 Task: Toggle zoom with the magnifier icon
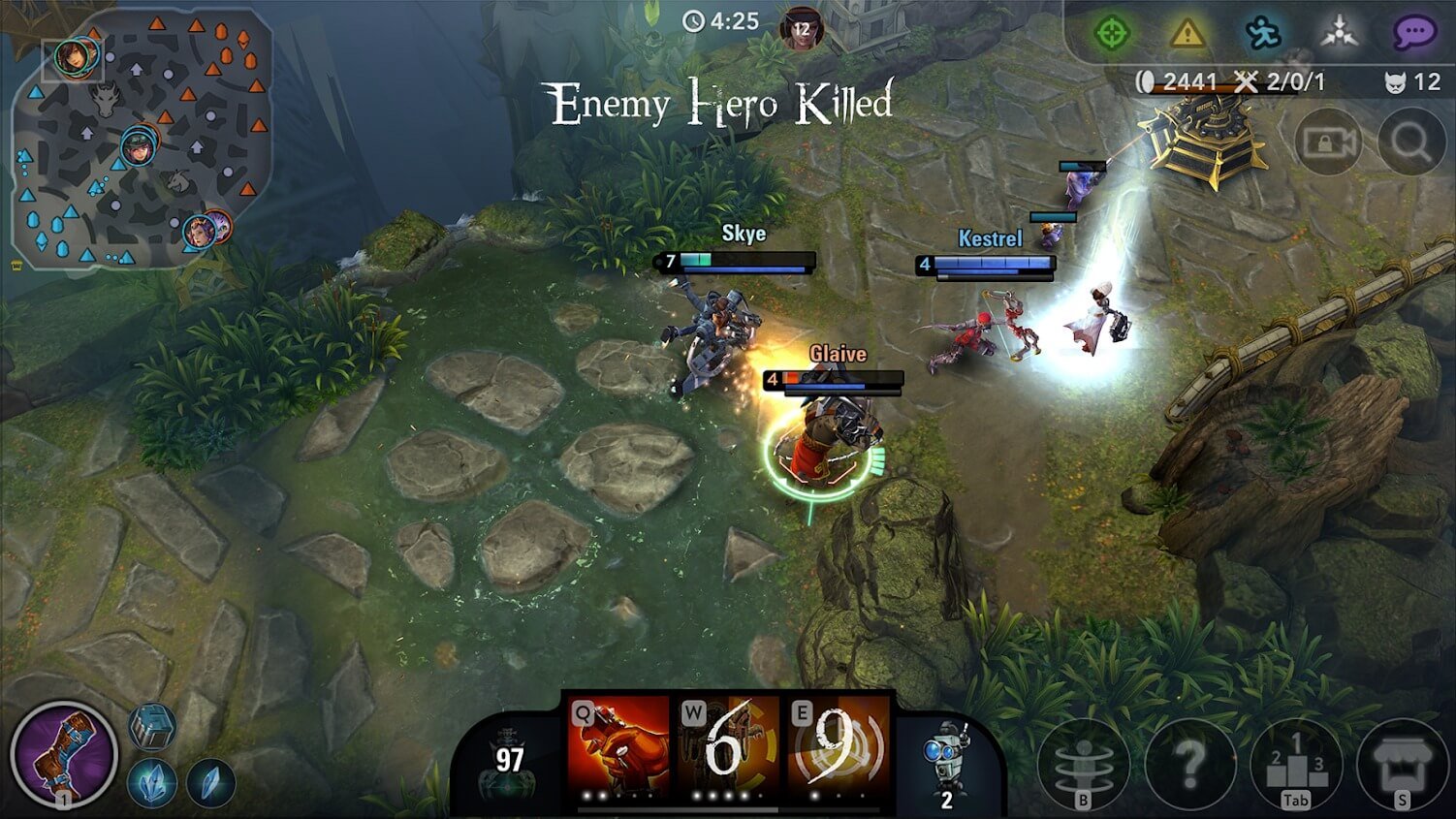(1410, 142)
